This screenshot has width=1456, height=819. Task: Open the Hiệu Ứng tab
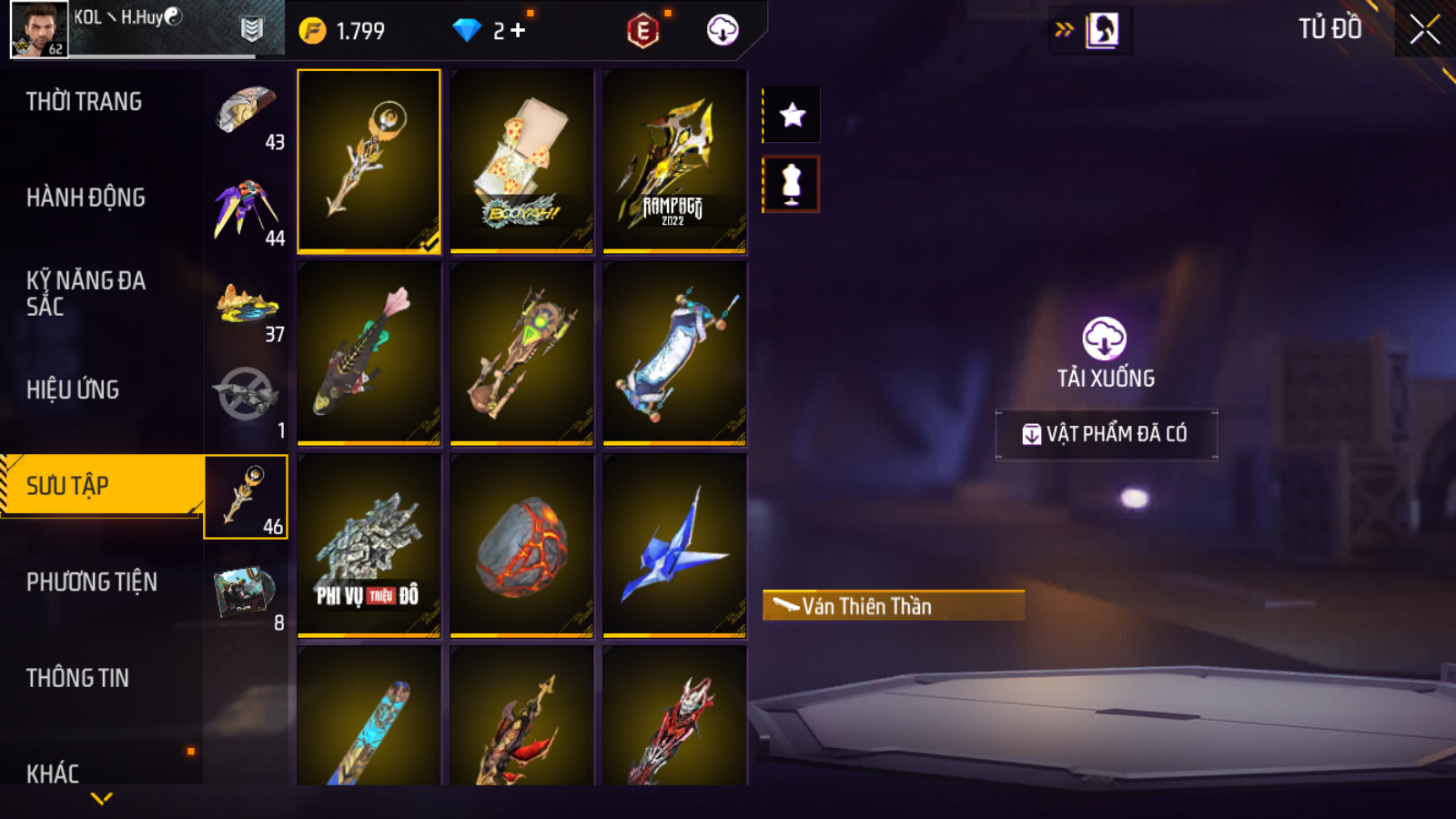click(73, 389)
